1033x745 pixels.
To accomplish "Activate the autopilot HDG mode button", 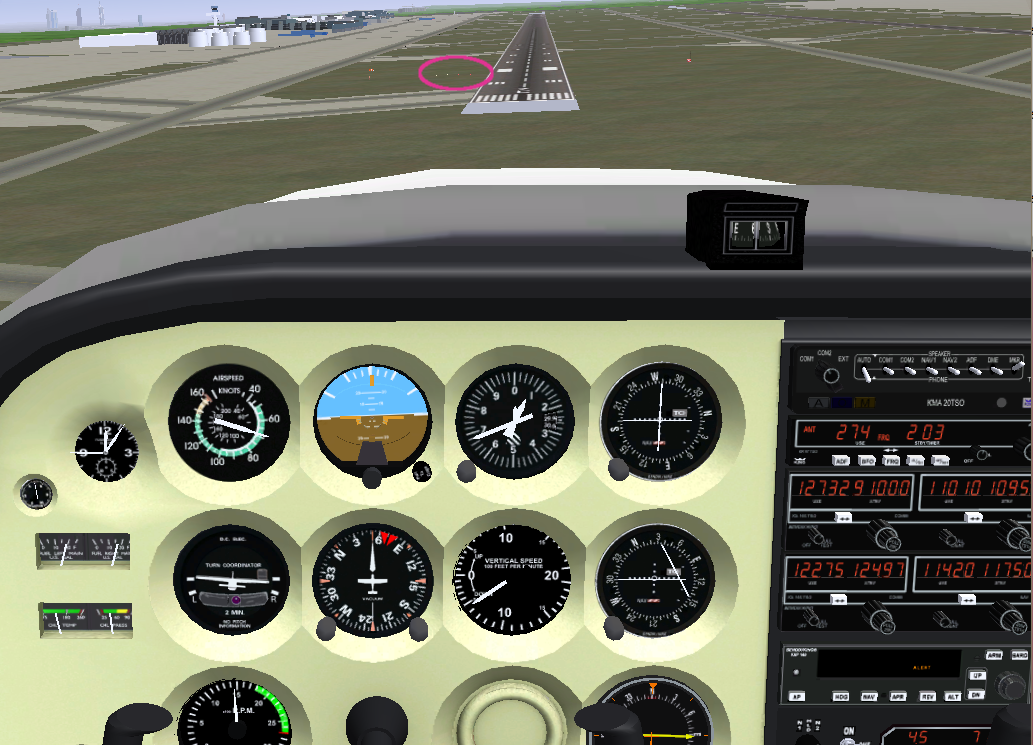I will 841,696.
